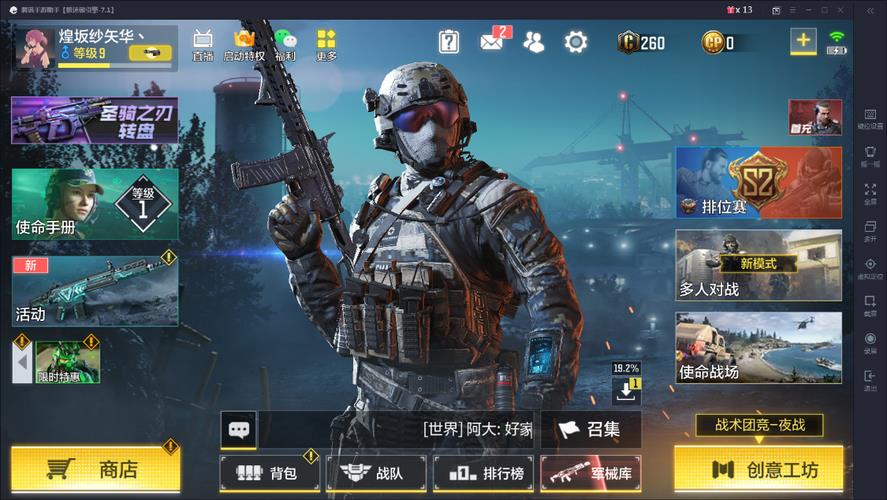Screen dimensions: 887x500
Task: Open the 更多 more menu
Action: pyautogui.click(x=326, y=45)
